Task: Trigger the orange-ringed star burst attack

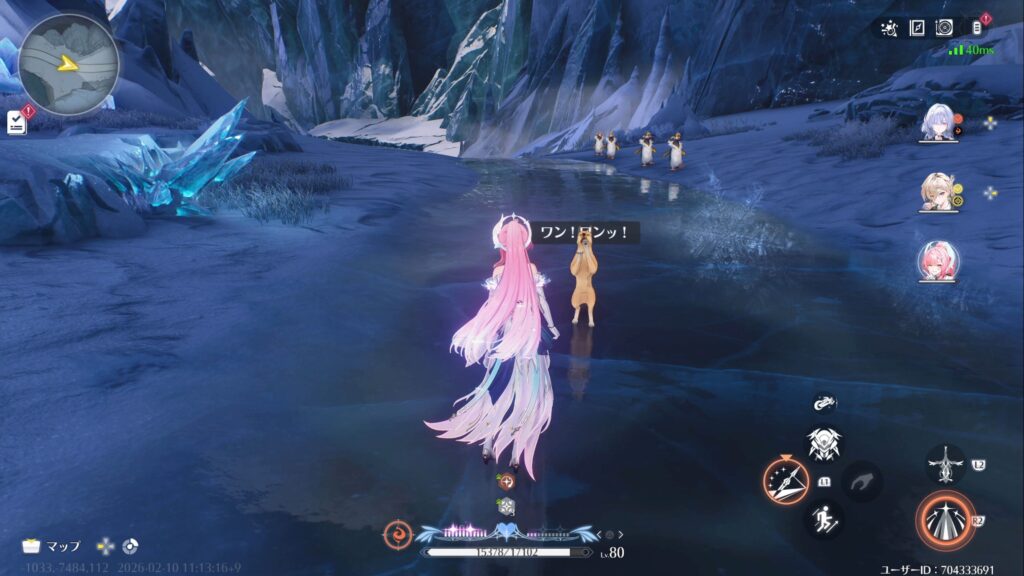Action: point(944,521)
